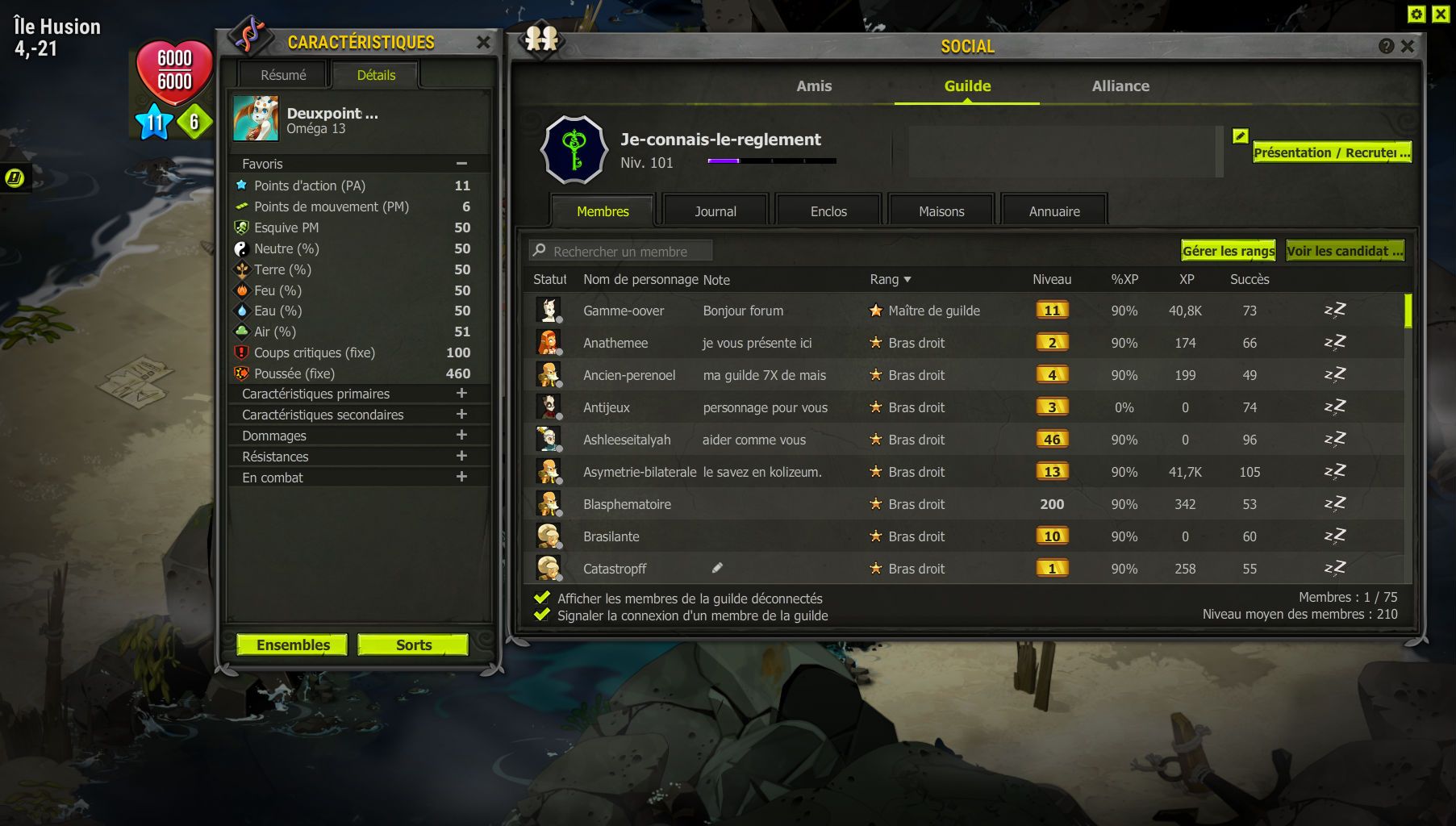Image resolution: width=1456 pixels, height=826 pixels.
Task: Click the Points d'action (PA) star icon
Action: click(240, 186)
